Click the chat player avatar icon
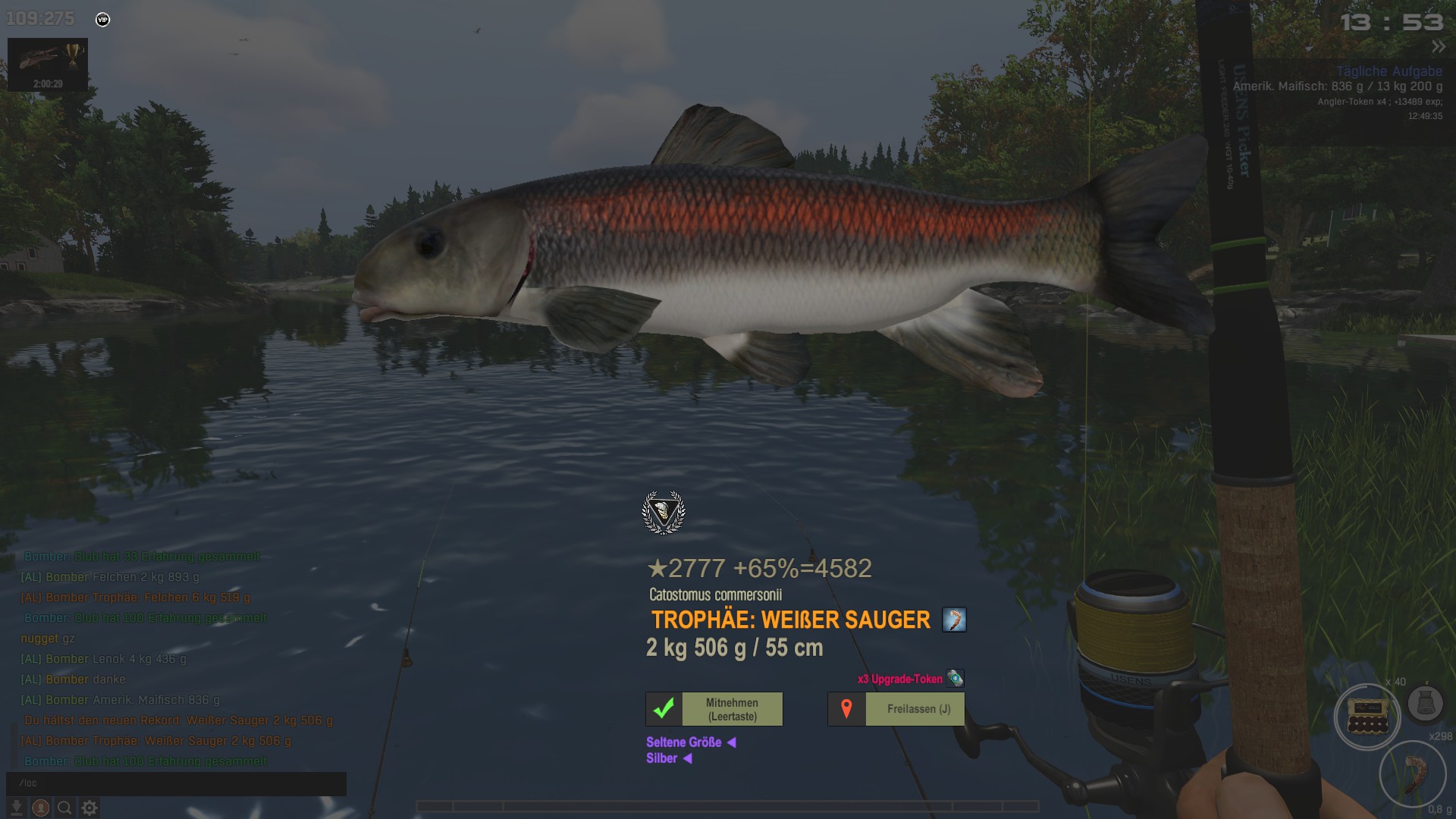The width and height of the screenshot is (1456, 819). (x=41, y=808)
